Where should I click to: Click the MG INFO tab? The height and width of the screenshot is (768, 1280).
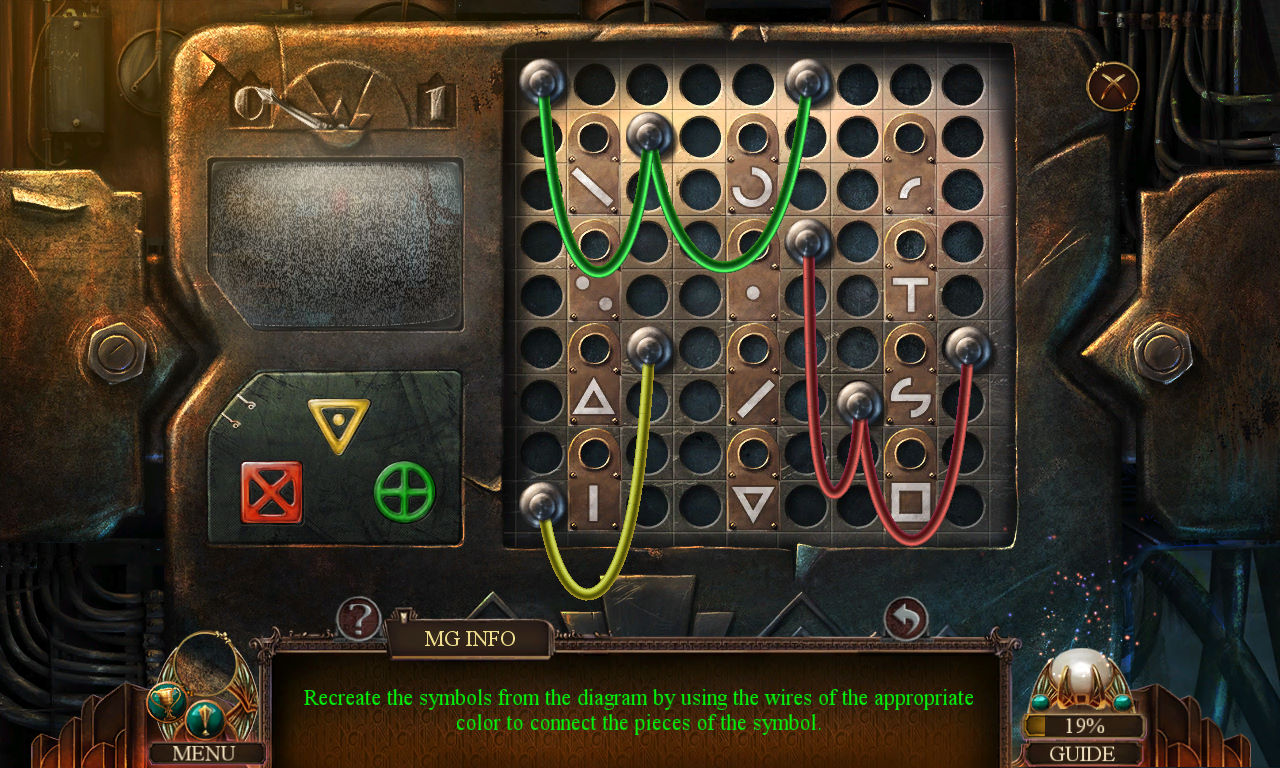(x=471, y=639)
